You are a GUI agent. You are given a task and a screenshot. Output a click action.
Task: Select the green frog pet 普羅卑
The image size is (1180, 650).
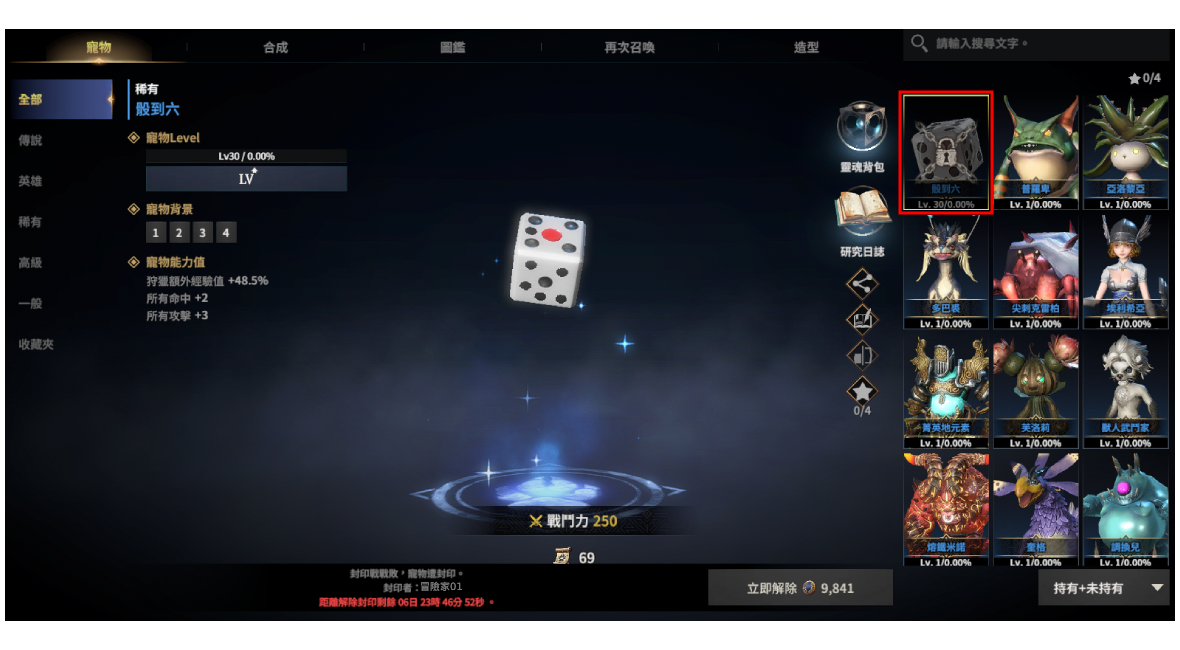[1035, 153]
